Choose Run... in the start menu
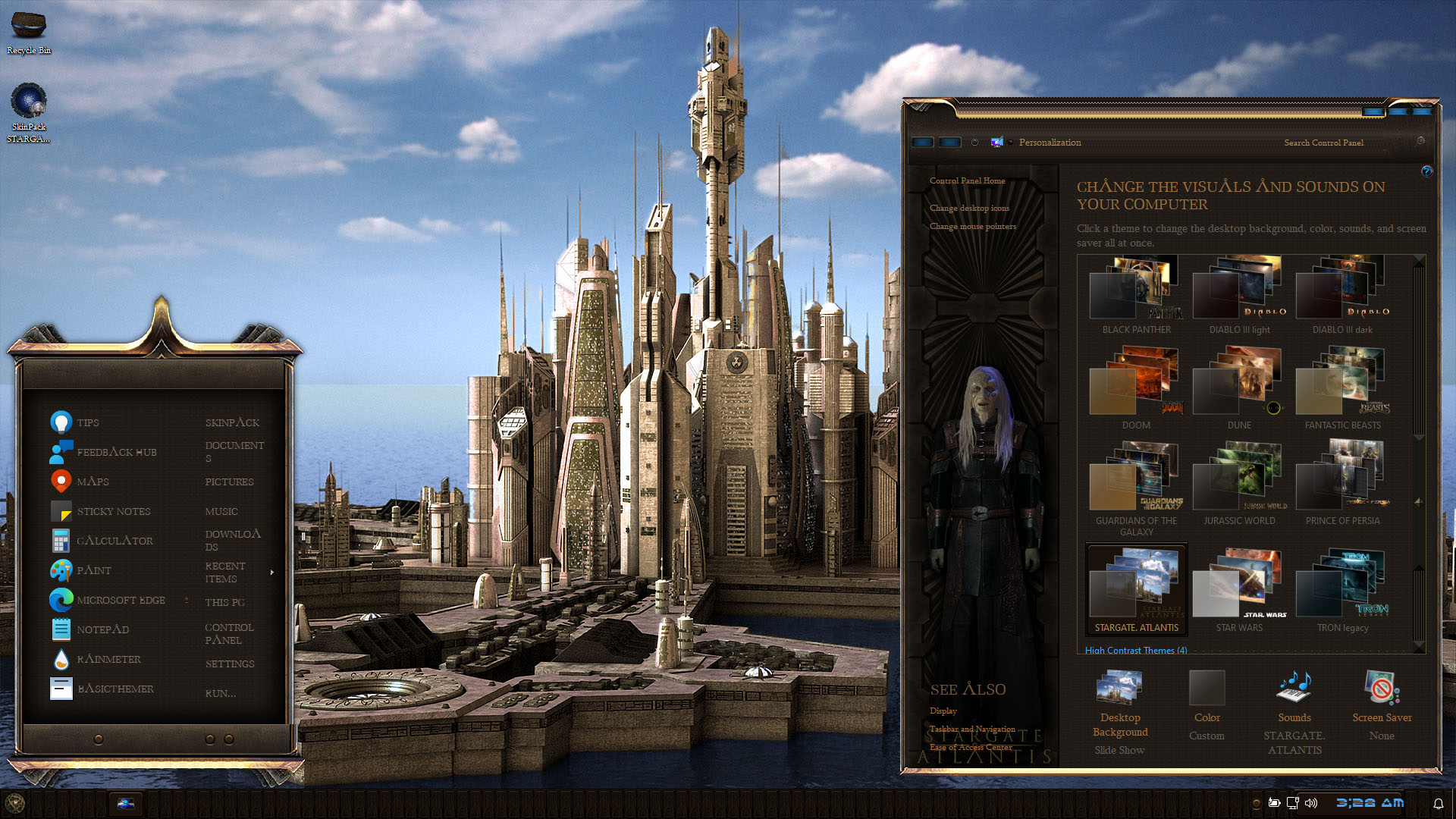Image resolution: width=1456 pixels, height=819 pixels. pyautogui.click(x=220, y=693)
